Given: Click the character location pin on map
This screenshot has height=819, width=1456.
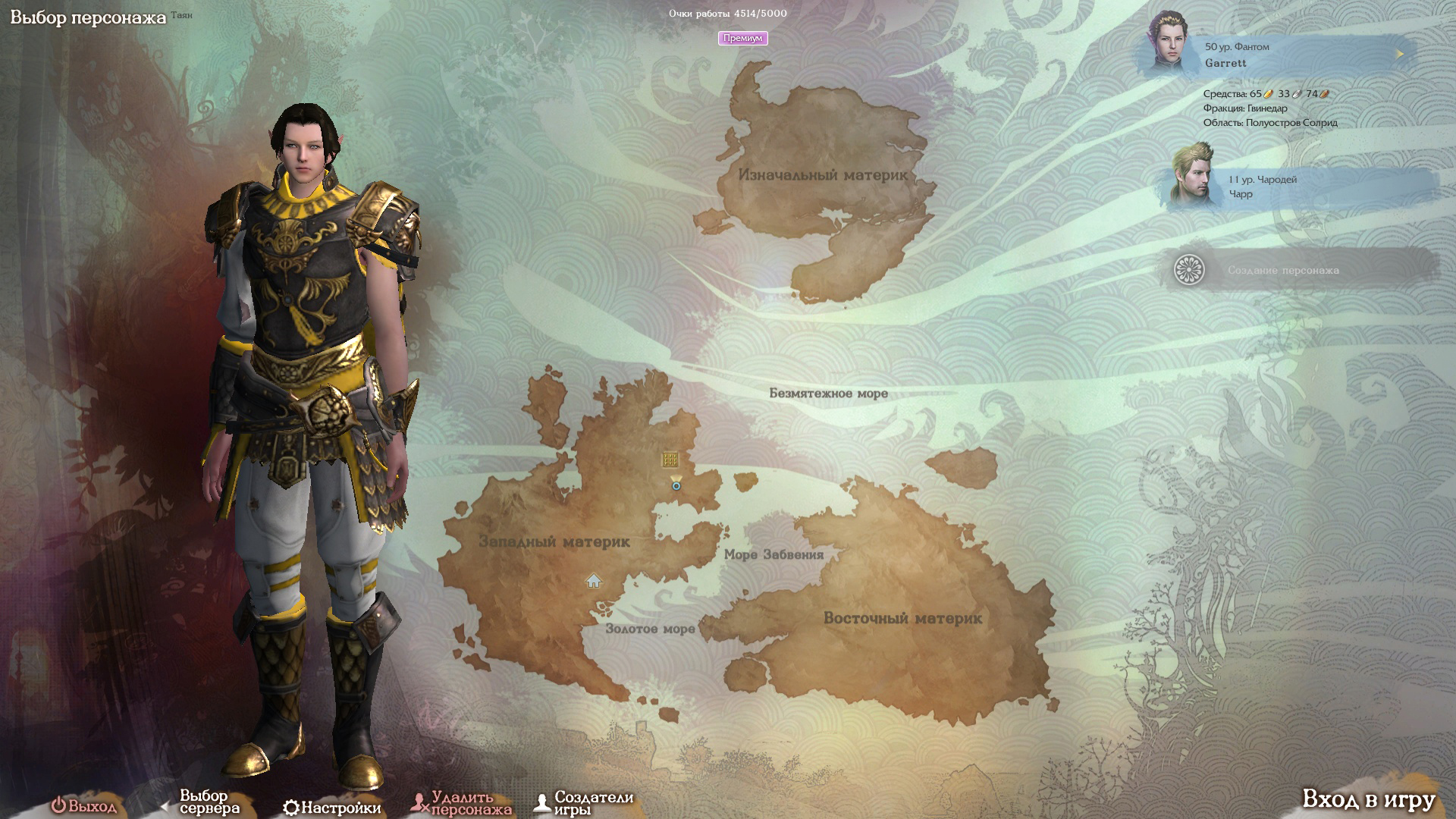Looking at the screenshot, I should (676, 483).
